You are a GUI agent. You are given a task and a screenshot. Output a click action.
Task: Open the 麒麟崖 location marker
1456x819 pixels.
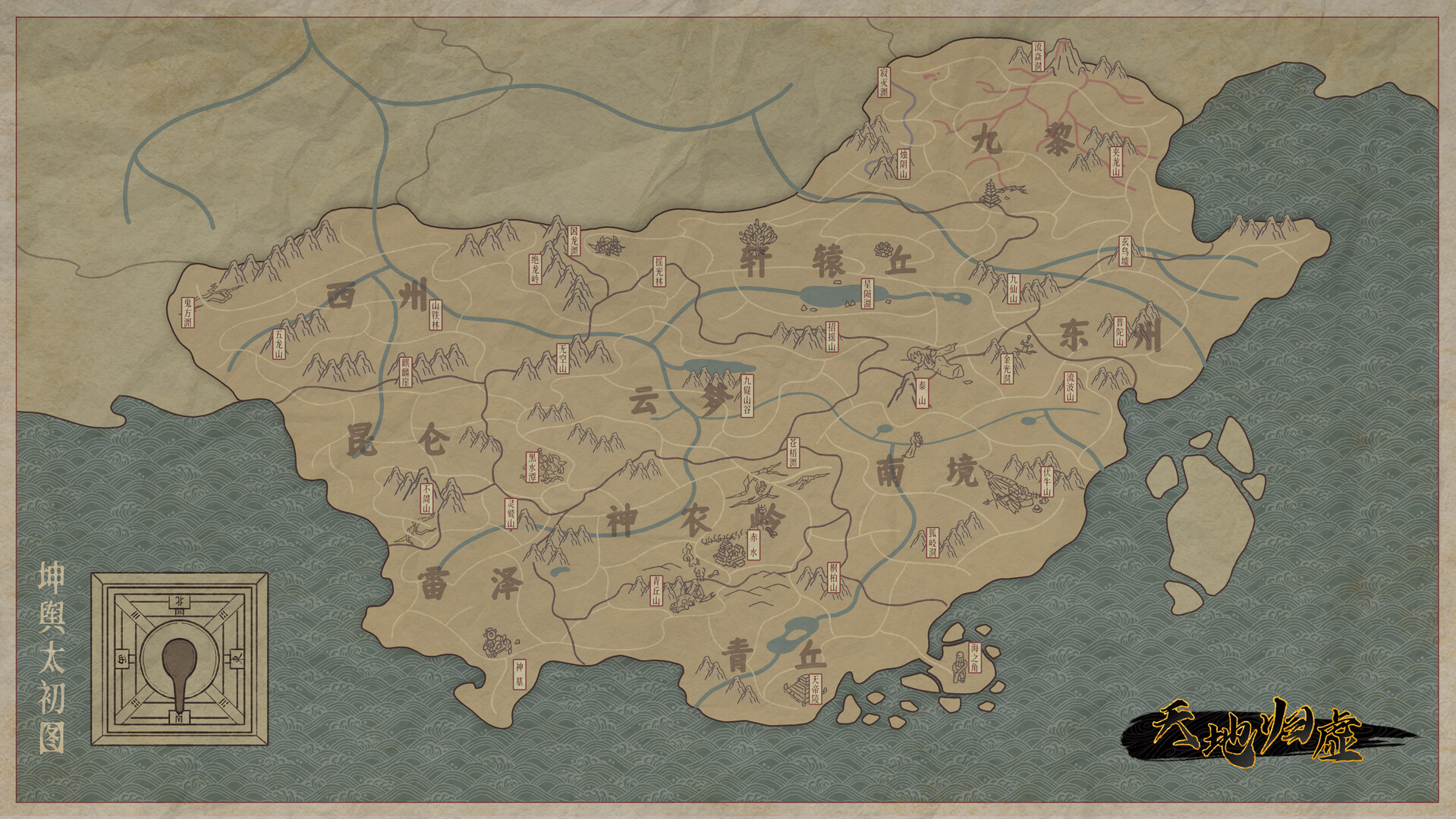[x=404, y=372]
